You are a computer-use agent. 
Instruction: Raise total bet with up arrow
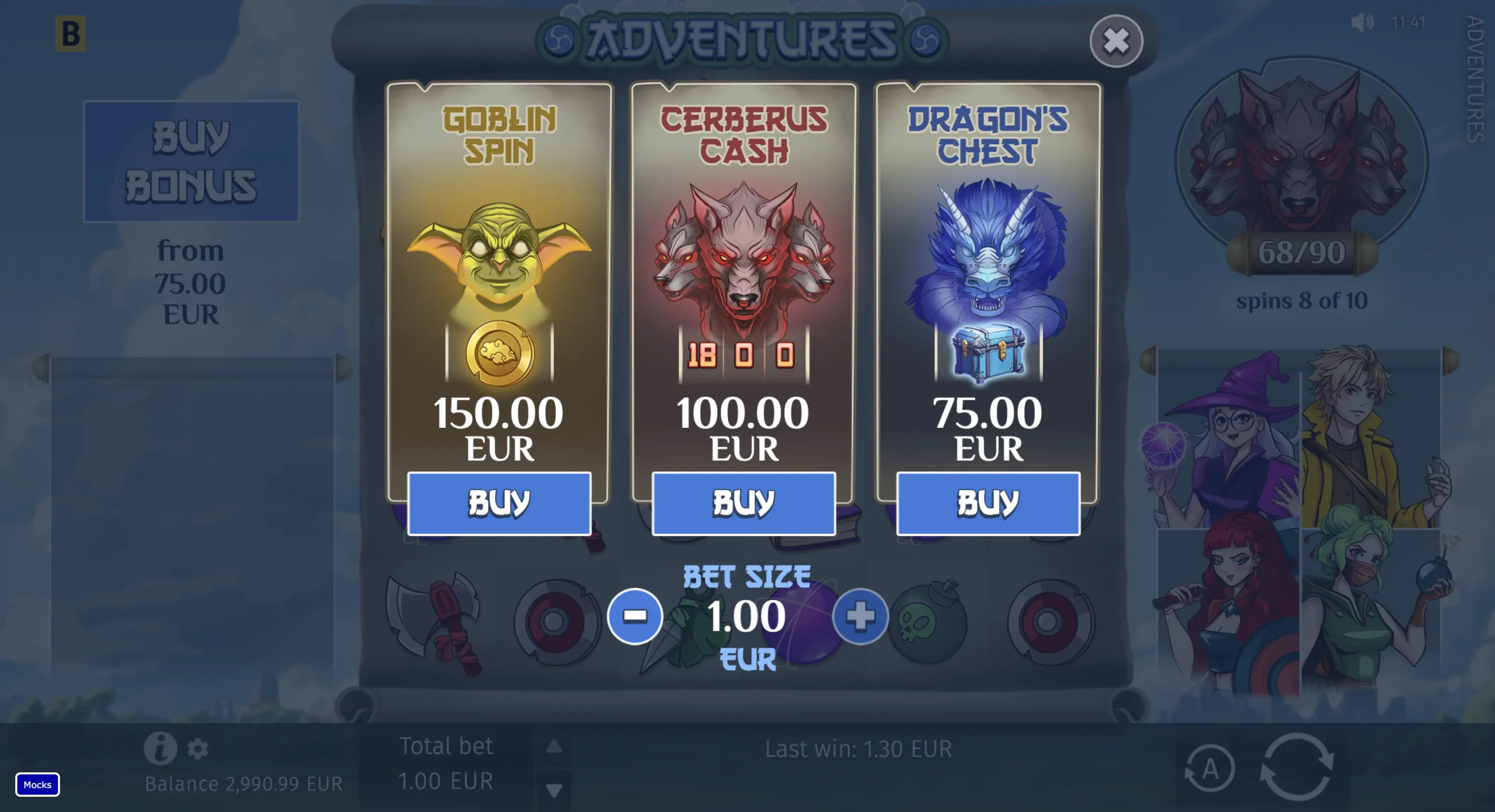coord(554,747)
